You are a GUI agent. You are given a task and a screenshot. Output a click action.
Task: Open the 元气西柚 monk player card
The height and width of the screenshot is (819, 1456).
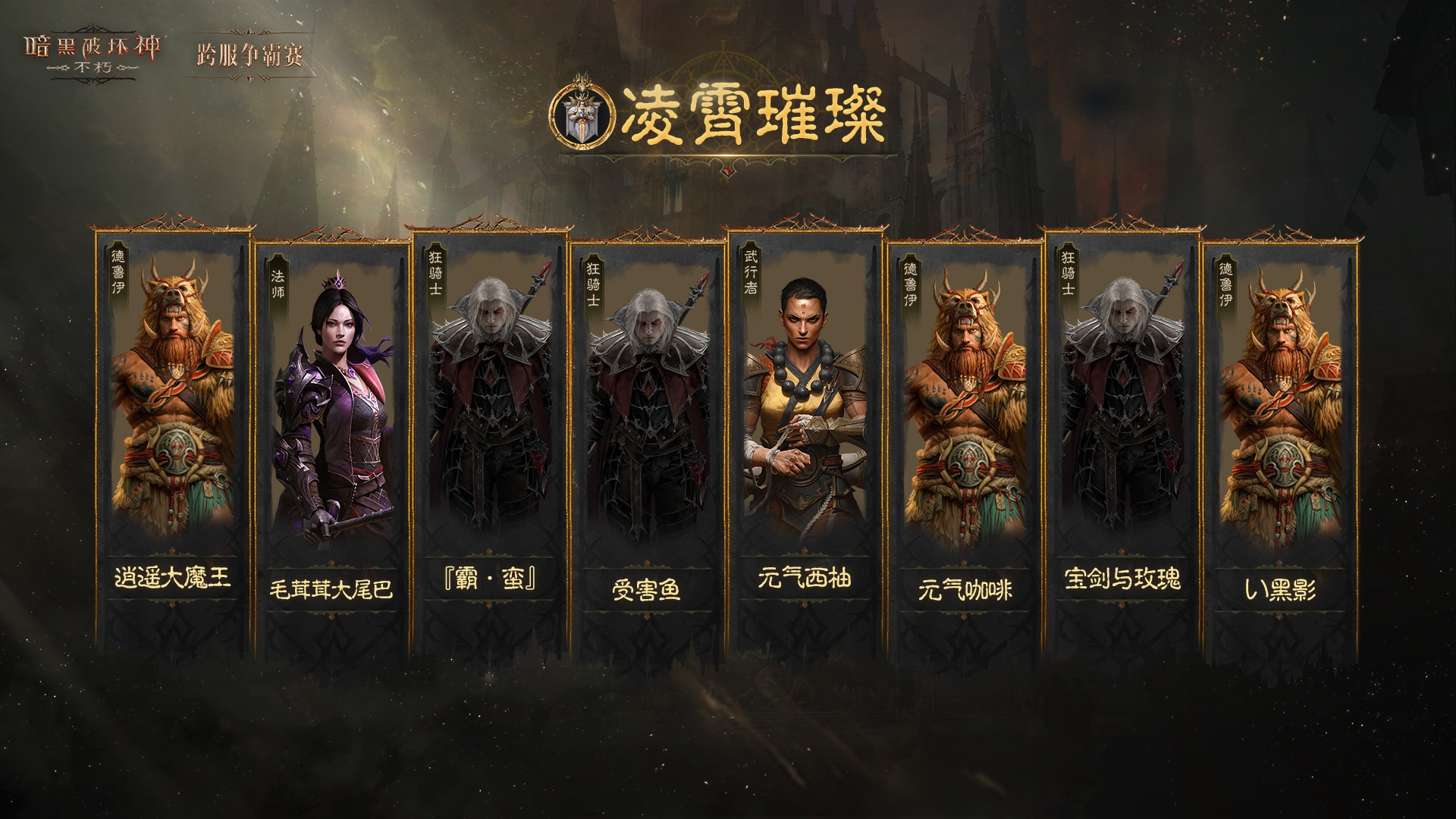(x=805, y=440)
